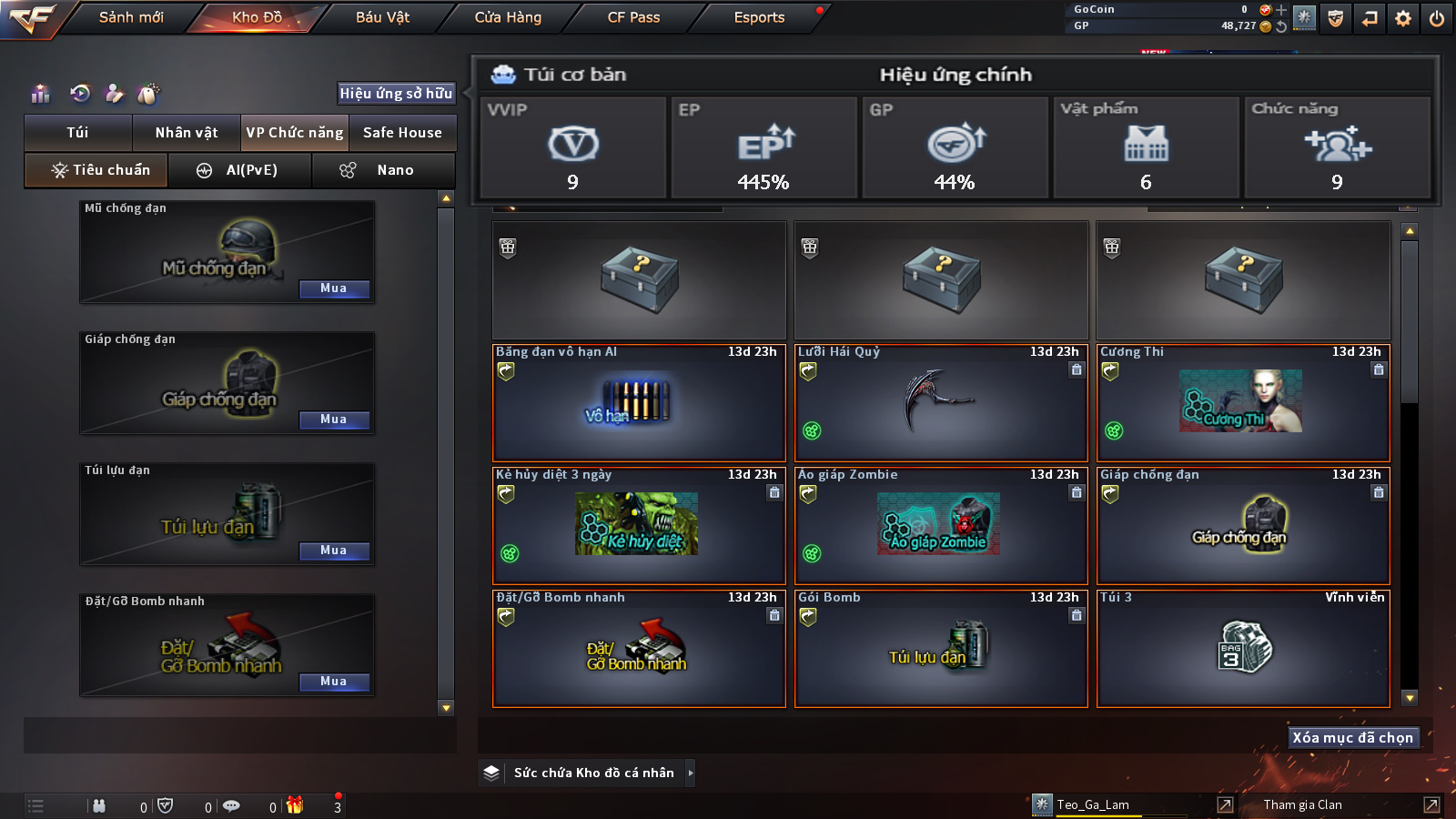
Task: Switch to the Báu Vật tab
Action: (382, 17)
